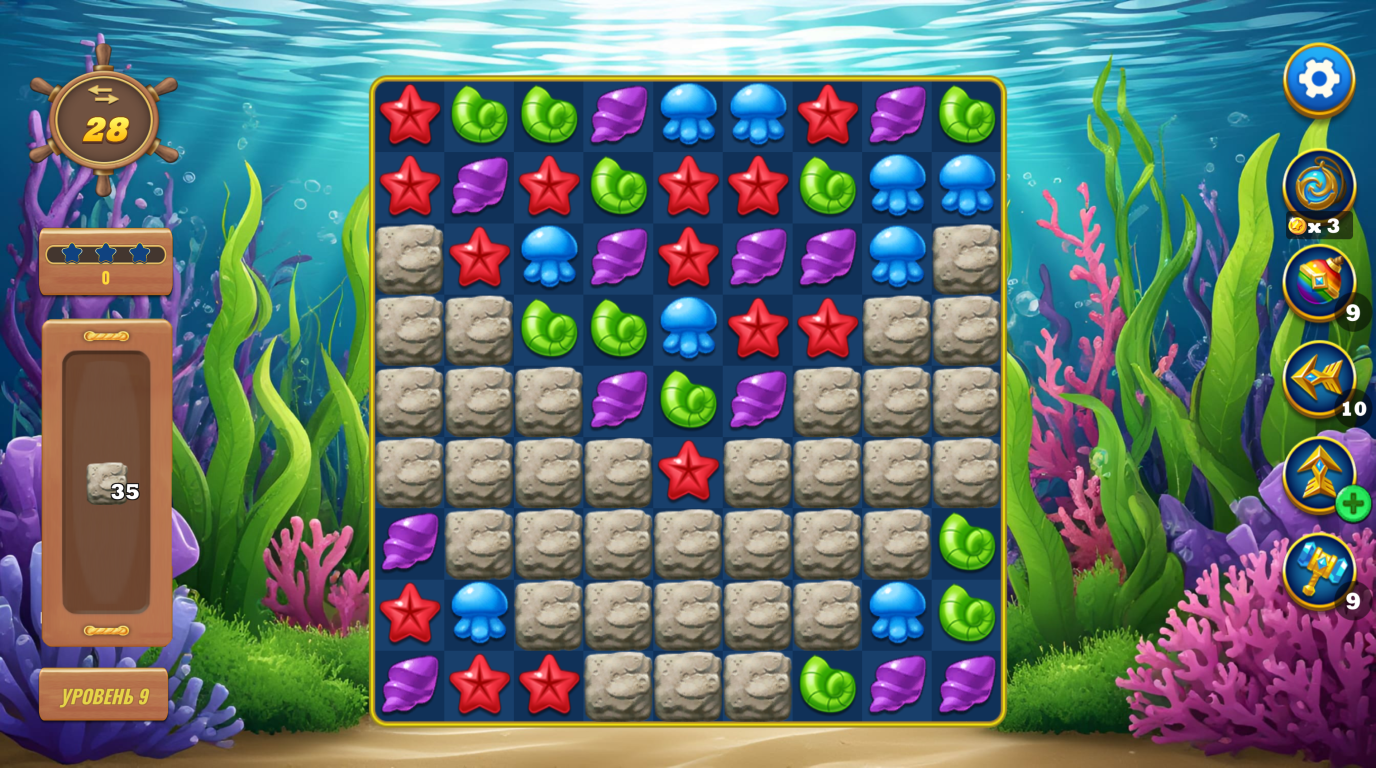Select the rainbow prism booster showing 9

coord(1318,283)
